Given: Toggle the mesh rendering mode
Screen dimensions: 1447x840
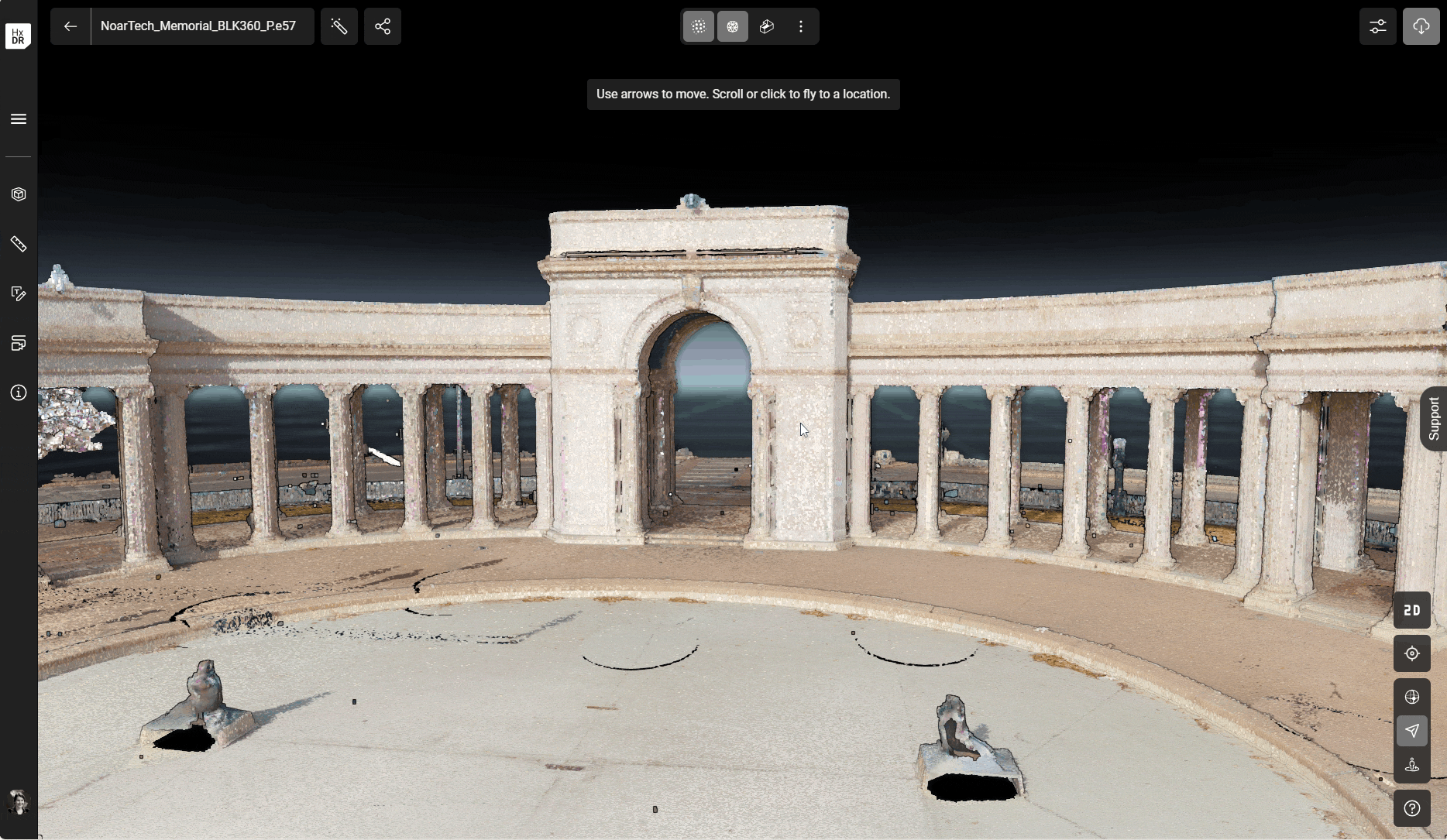Looking at the screenshot, I should (x=732, y=26).
